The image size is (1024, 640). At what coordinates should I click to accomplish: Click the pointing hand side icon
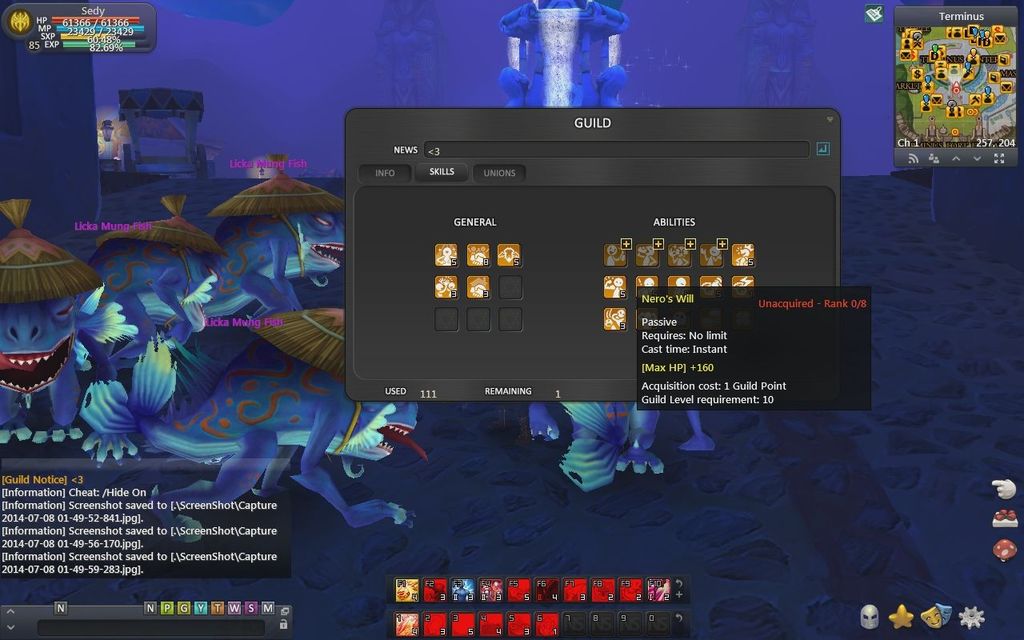coord(1004,488)
